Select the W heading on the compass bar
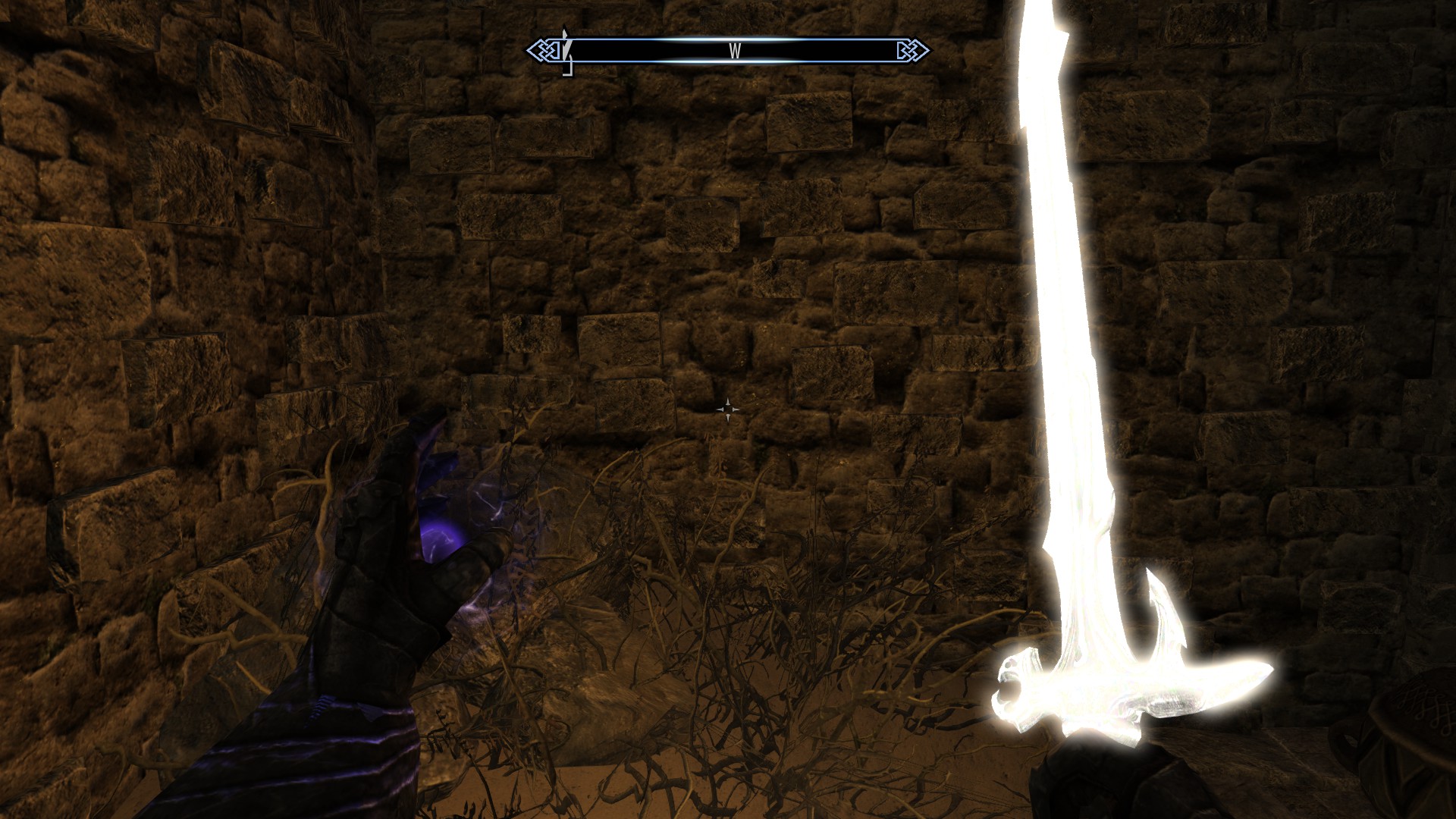1456x819 pixels. click(x=734, y=51)
